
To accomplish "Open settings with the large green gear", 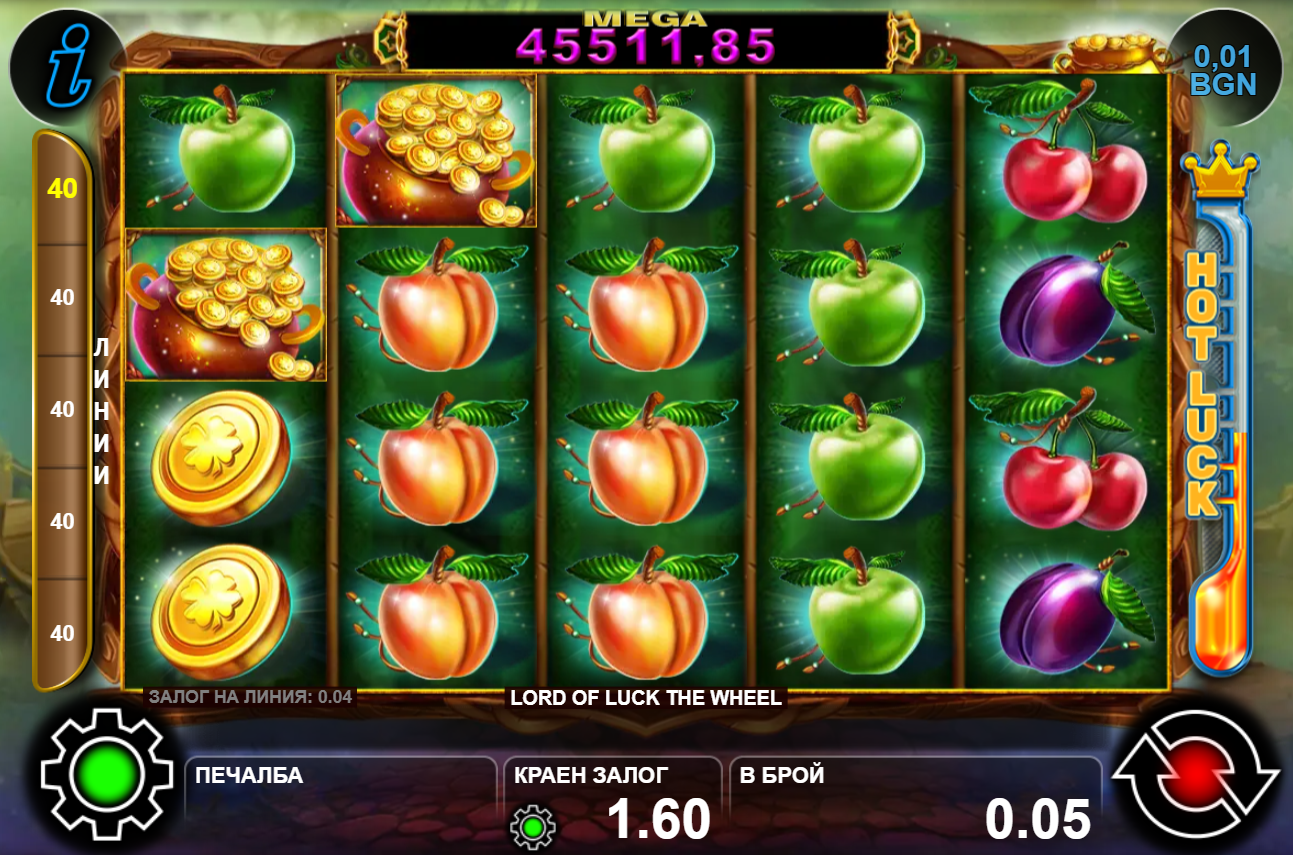I will tap(93, 773).
